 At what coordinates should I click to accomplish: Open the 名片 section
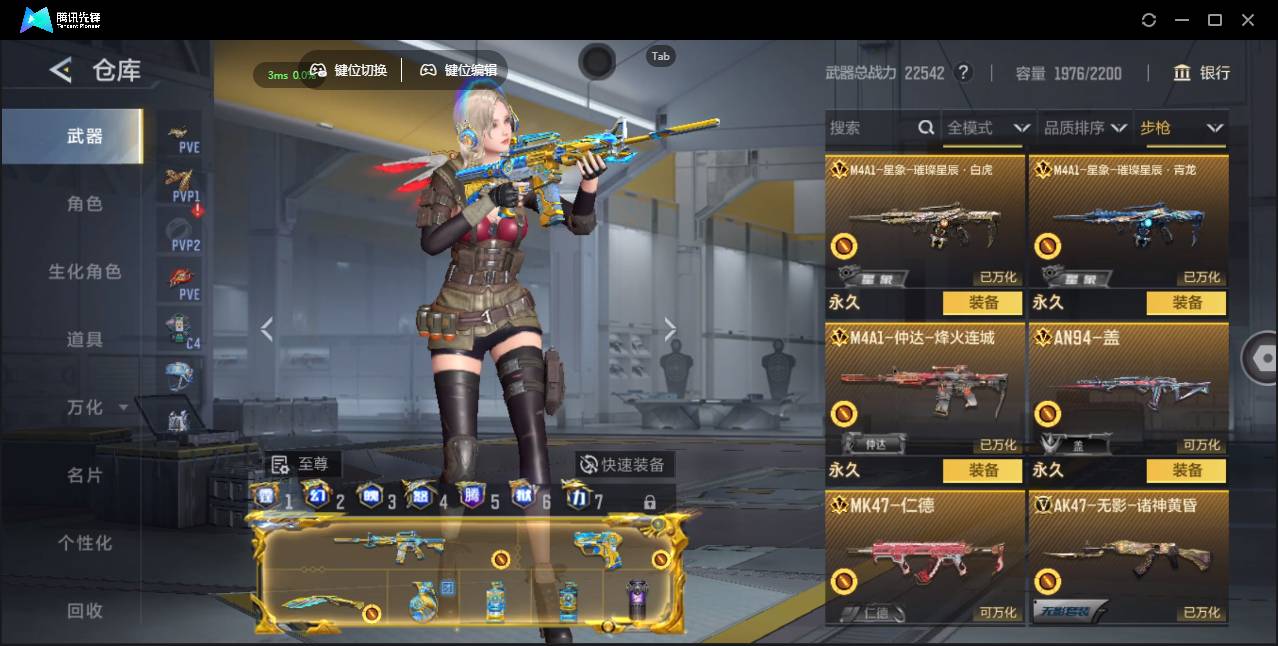[x=85, y=476]
